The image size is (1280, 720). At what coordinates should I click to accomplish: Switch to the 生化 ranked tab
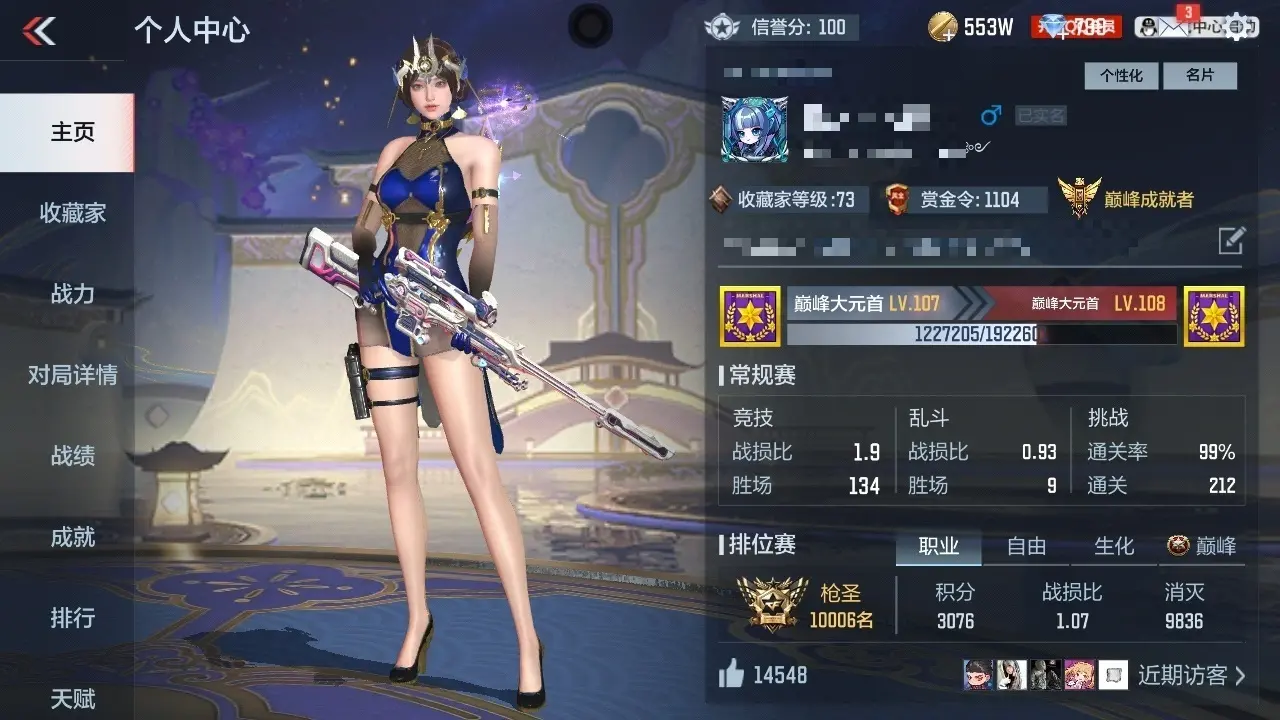point(1114,546)
